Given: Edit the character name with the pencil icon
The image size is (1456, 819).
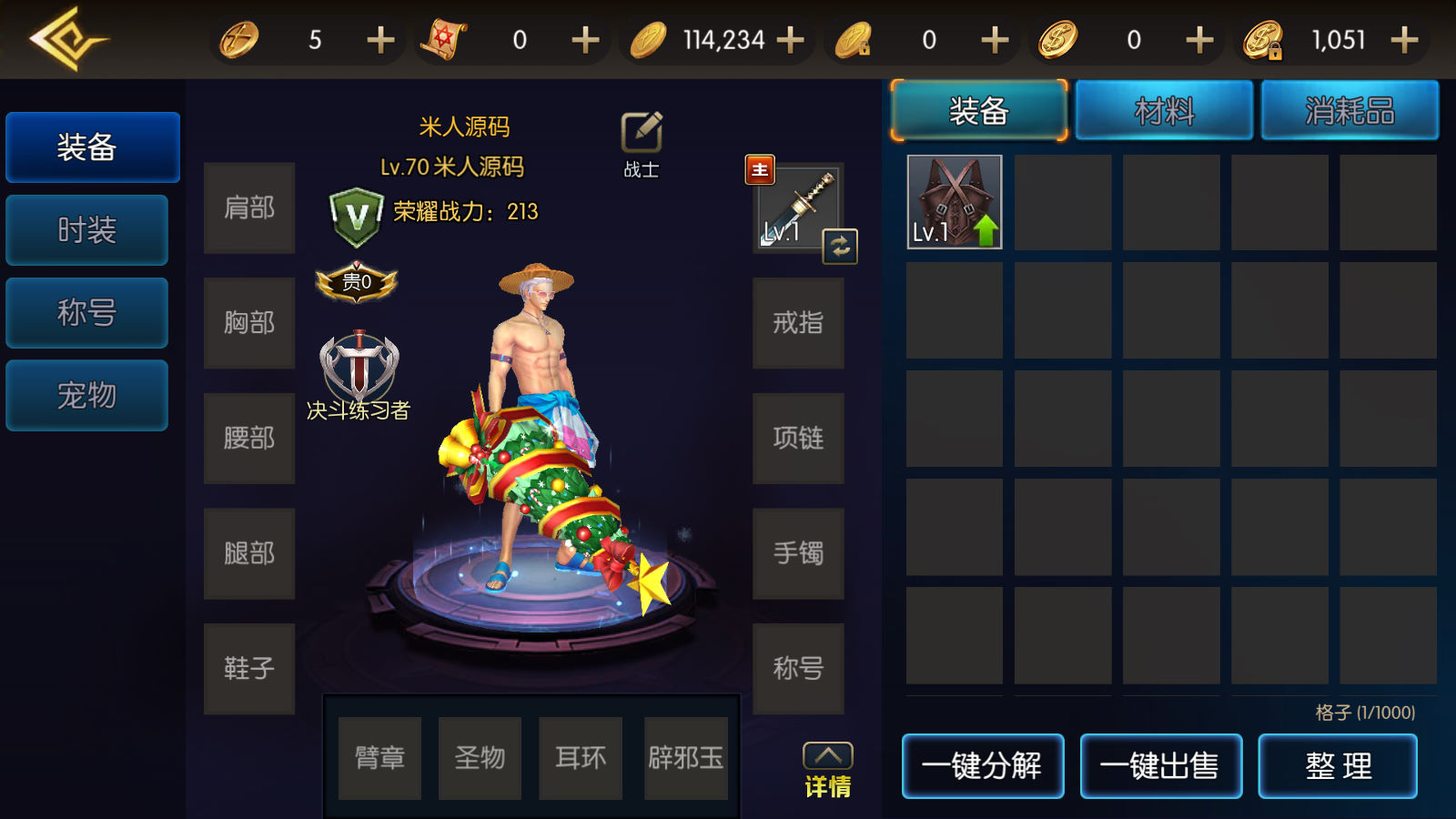Looking at the screenshot, I should pyautogui.click(x=642, y=133).
